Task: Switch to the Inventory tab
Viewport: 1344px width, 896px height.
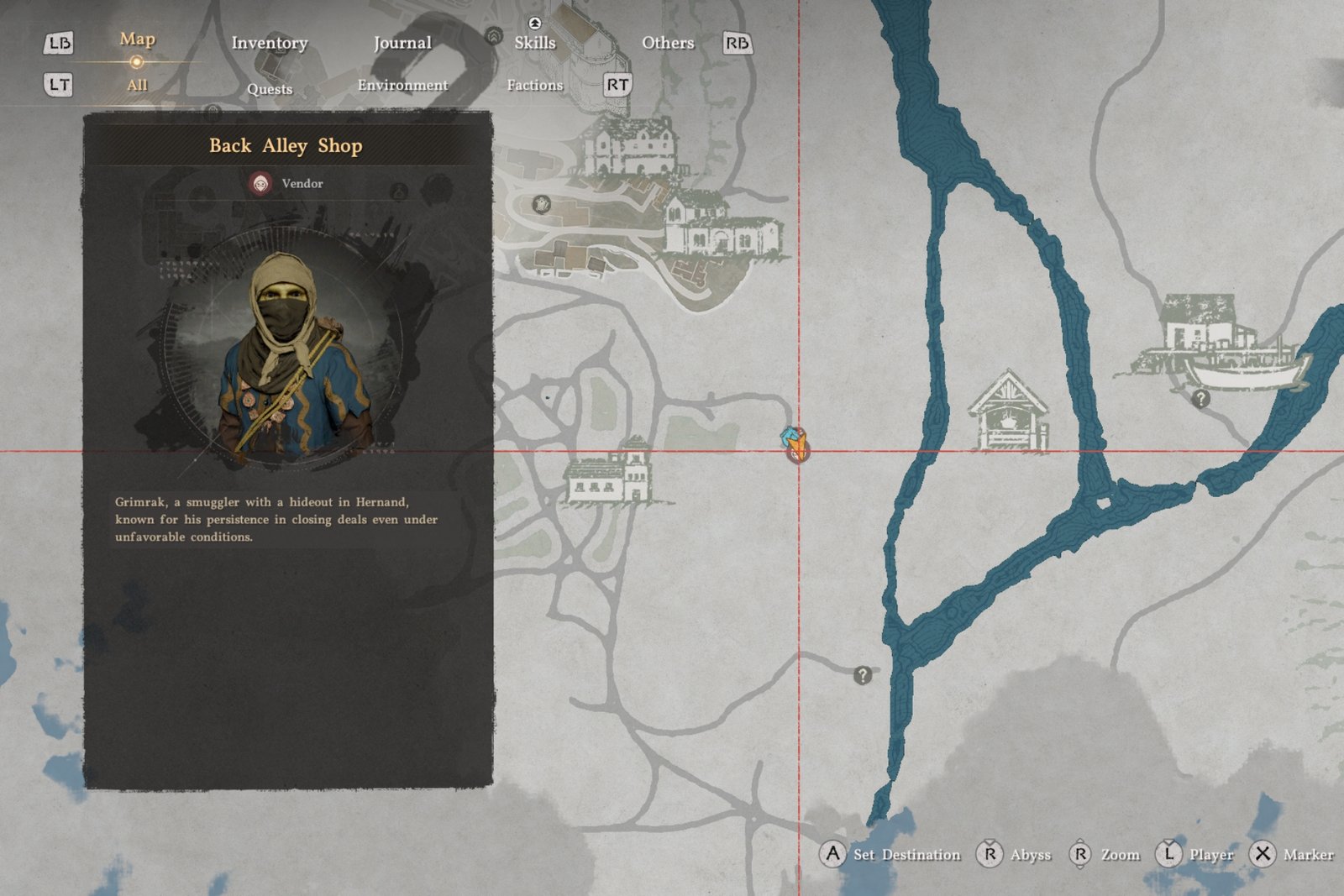Action: tap(270, 43)
